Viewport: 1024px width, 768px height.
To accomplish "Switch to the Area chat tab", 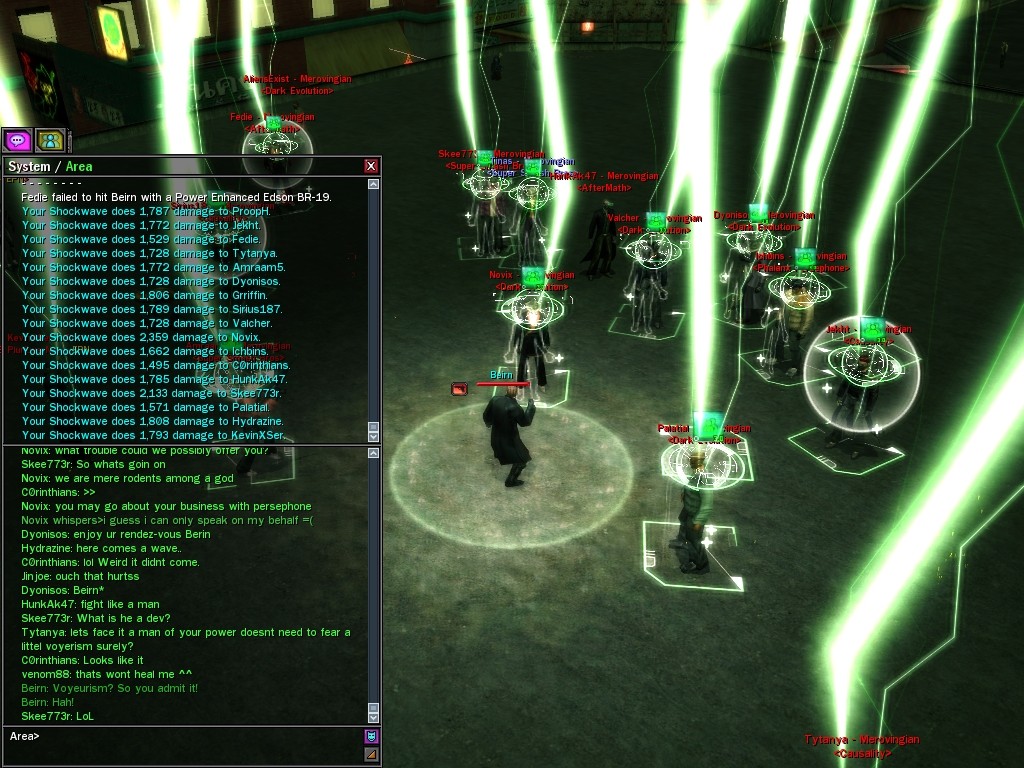I will (79, 166).
